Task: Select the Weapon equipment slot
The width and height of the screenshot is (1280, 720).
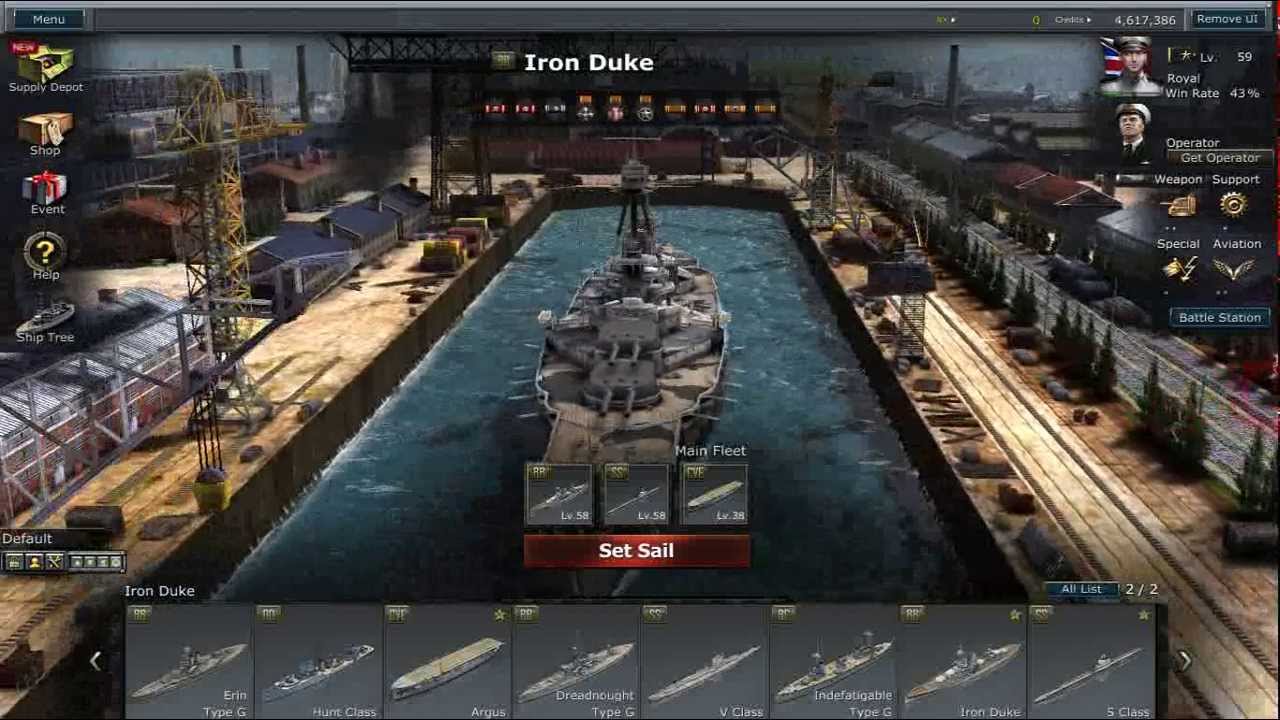Action: [x=1179, y=204]
